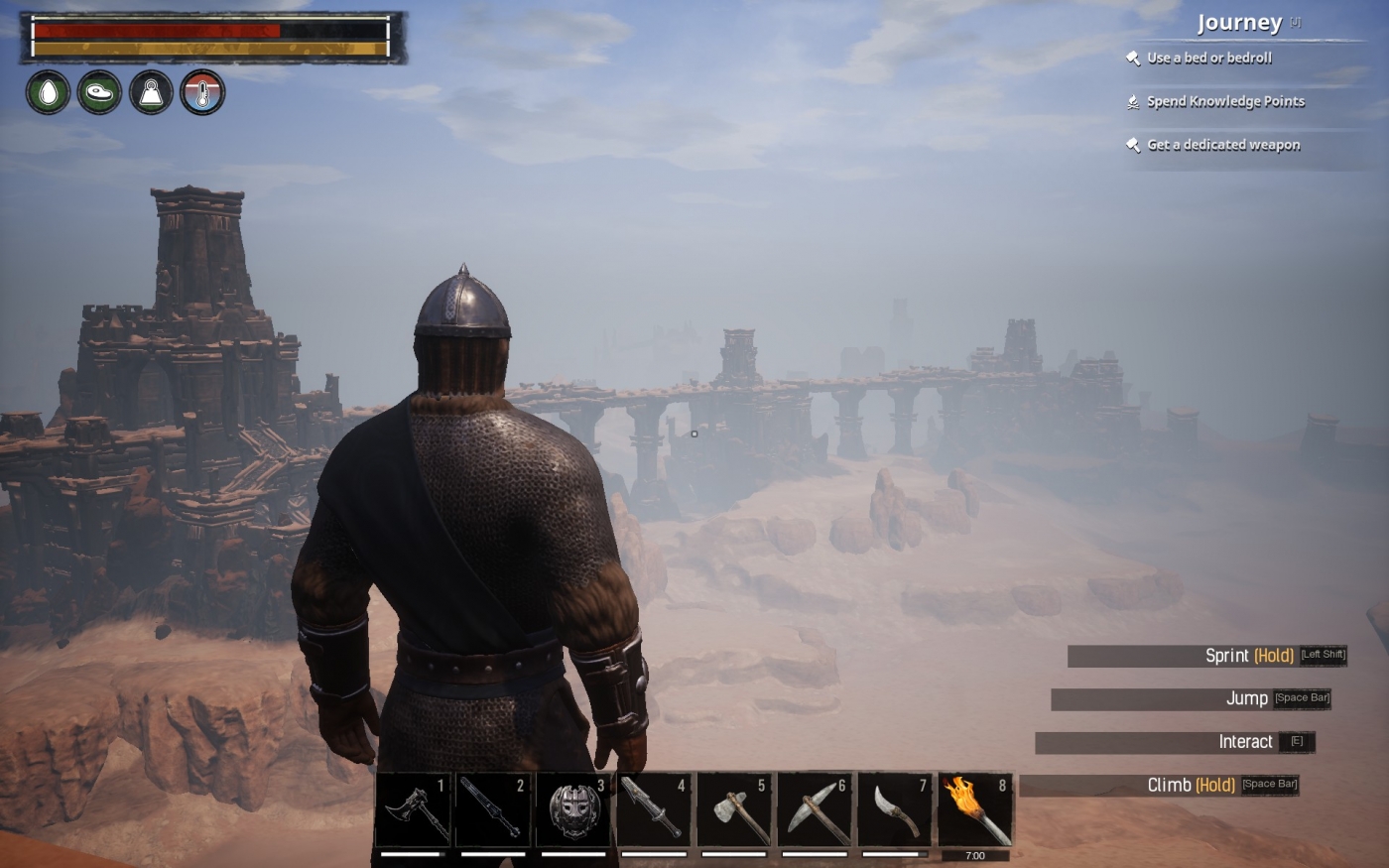This screenshot has height=868, width=1389.
Task: Select the dagger in hotbar slot 4
Action: tap(654, 808)
